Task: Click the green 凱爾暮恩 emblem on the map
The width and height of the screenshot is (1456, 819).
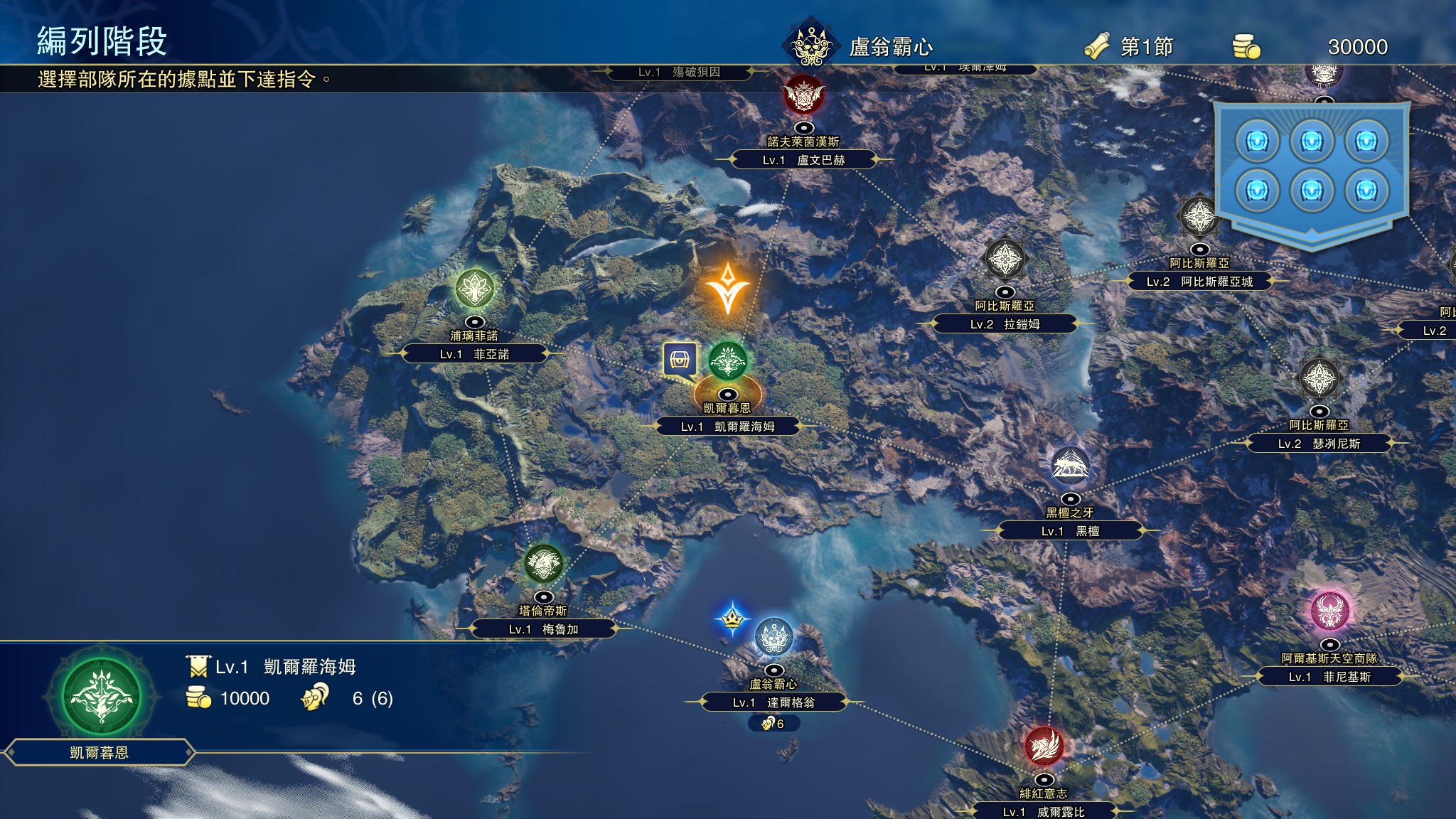Action: [x=727, y=360]
